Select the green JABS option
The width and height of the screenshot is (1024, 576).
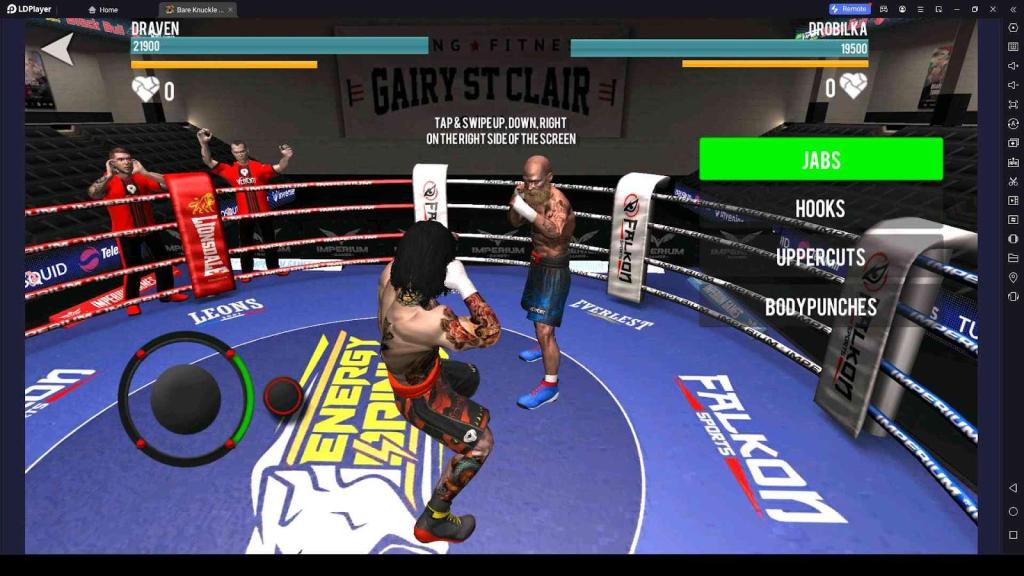click(x=820, y=159)
